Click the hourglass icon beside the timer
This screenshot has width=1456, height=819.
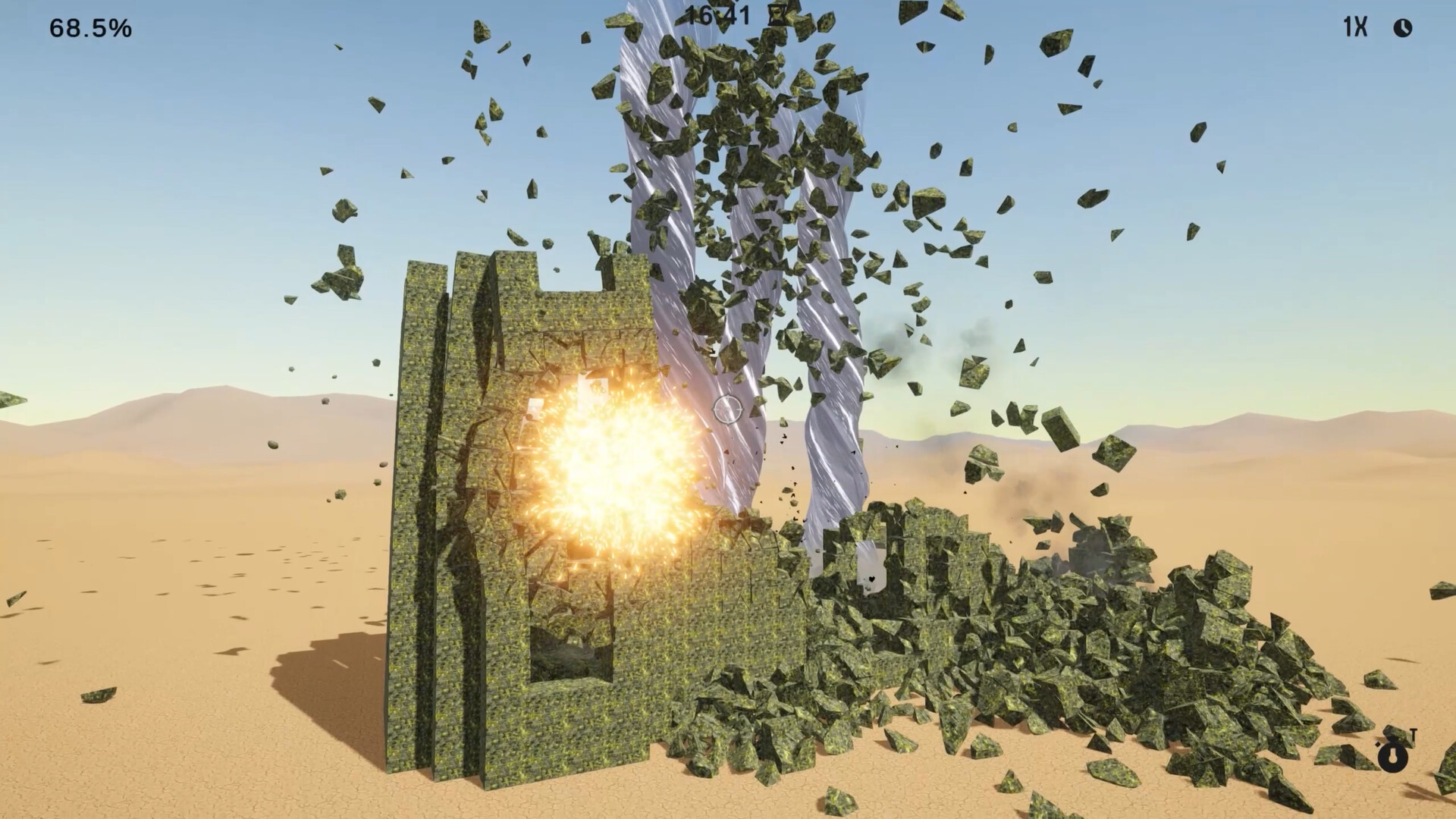776,14
